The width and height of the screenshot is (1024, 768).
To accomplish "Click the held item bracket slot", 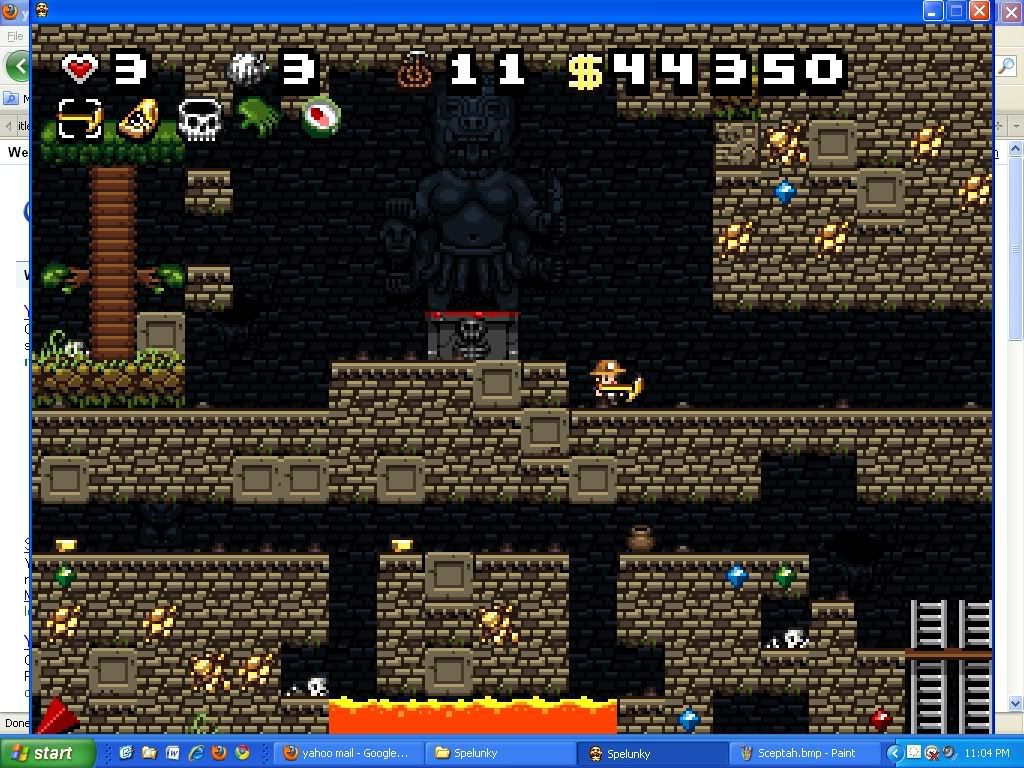I will pyautogui.click(x=79, y=119).
